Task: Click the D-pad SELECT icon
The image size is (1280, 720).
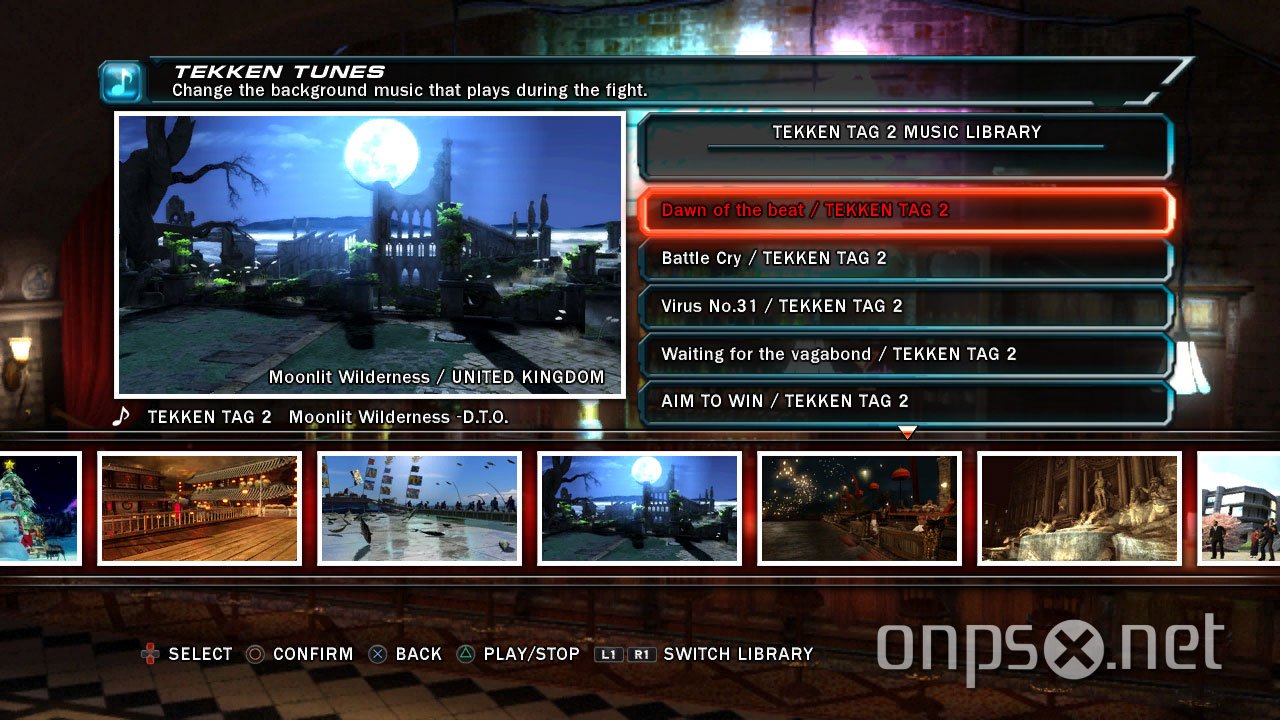Action: [x=150, y=654]
